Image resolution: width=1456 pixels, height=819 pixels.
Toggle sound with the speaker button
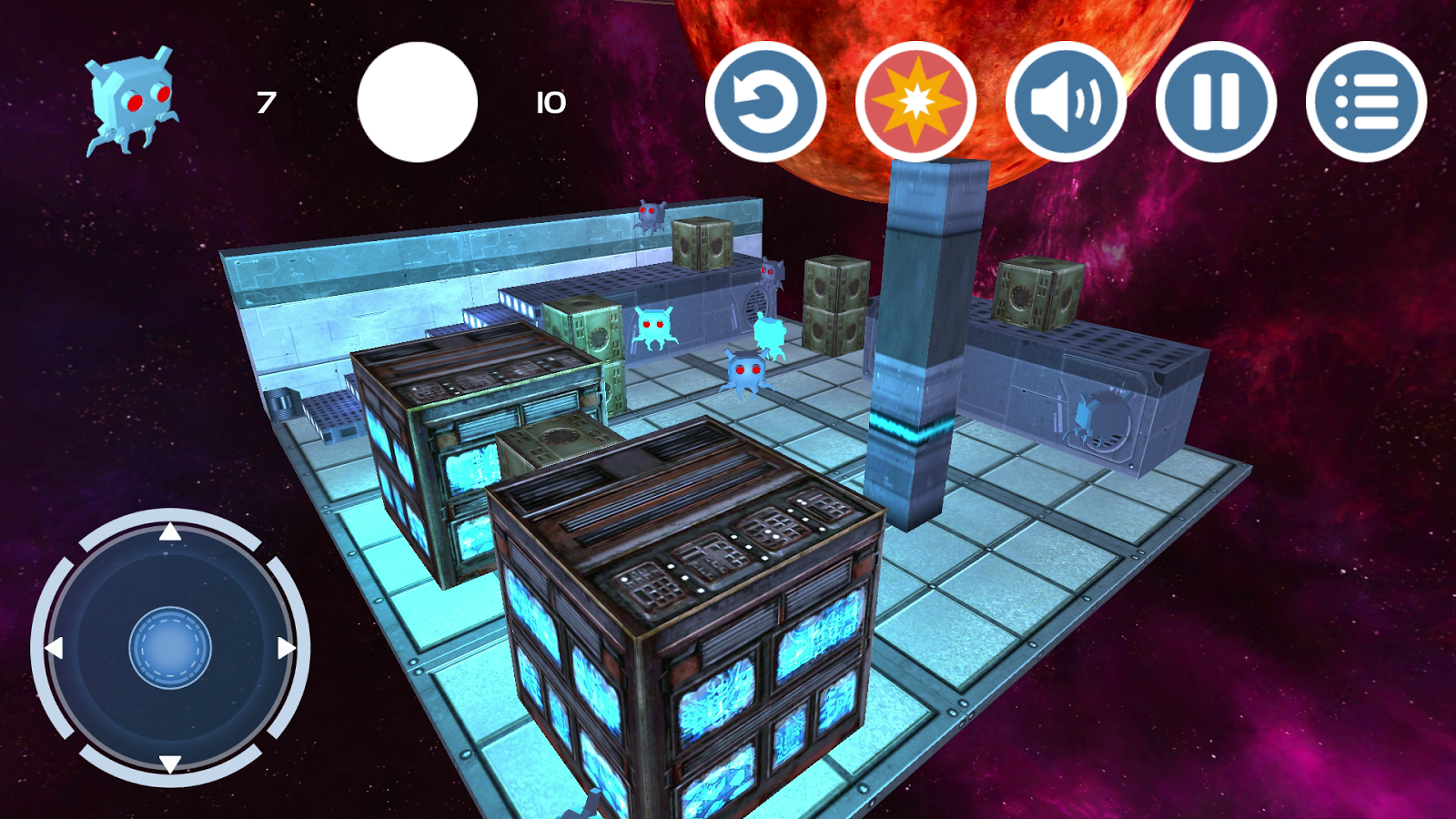[x=1066, y=102]
